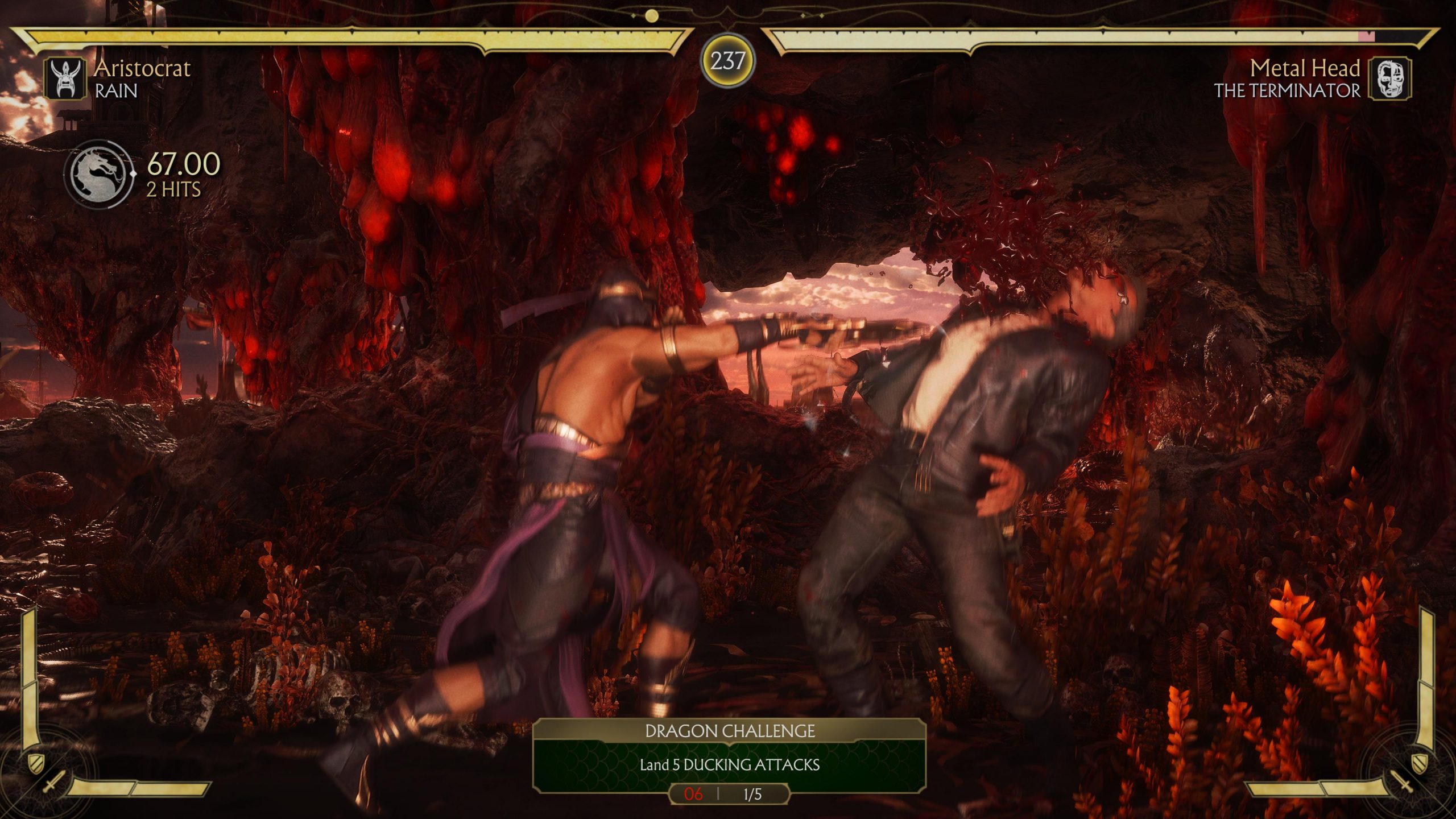The image size is (1456, 819).
Task: Click Rain's character portrait icon
Action: tap(65, 78)
